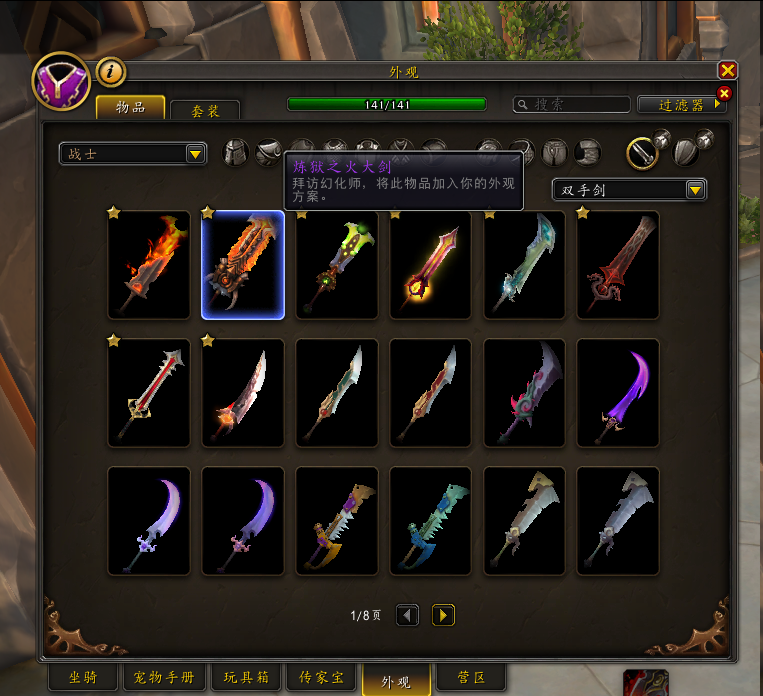Pick the glowing gold and pink sword
Image resolution: width=763 pixels, height=696 pixels.
click(431, 265)
